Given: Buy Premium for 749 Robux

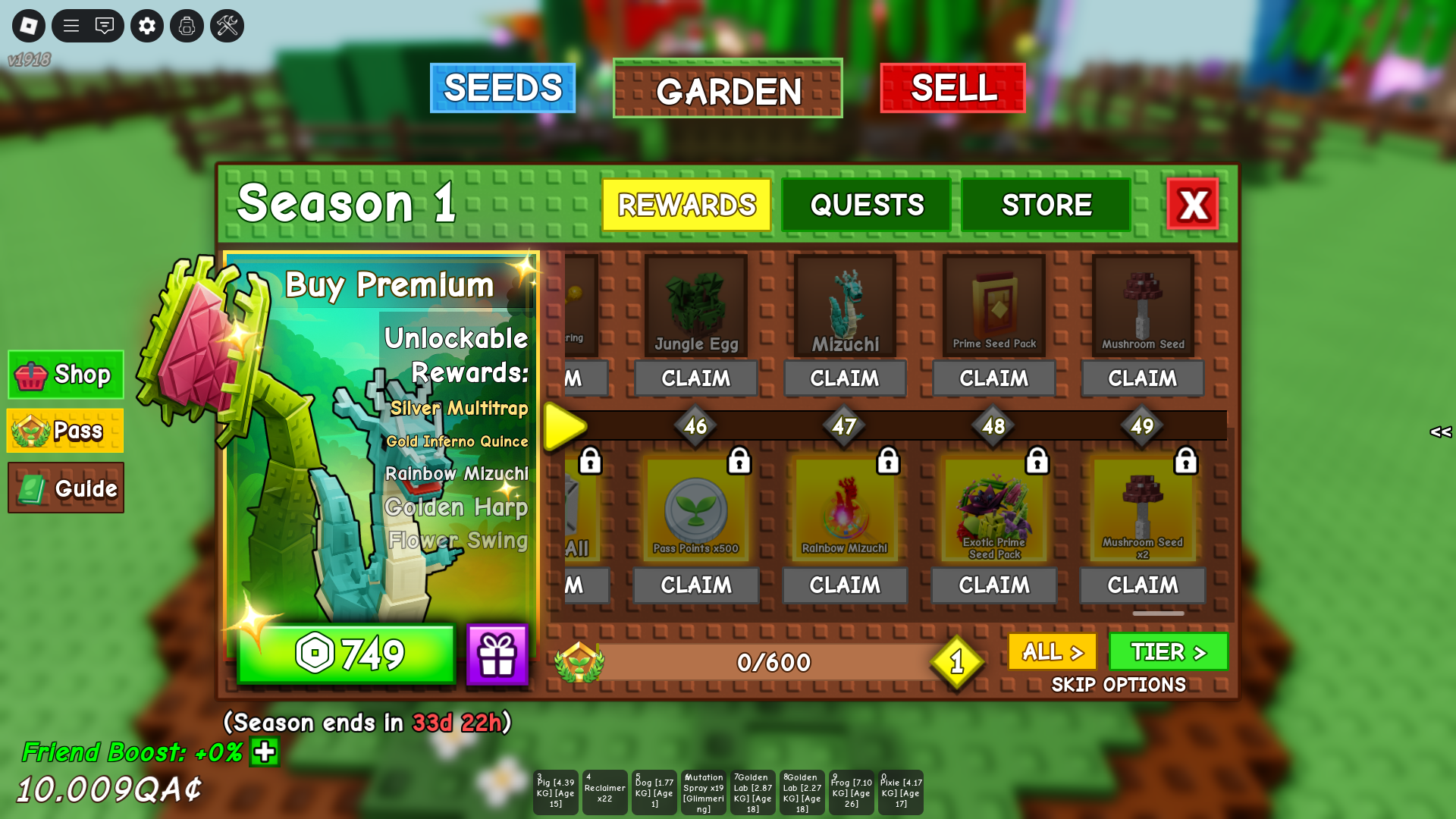Looking at the screenshot, I should pos(346,654).
